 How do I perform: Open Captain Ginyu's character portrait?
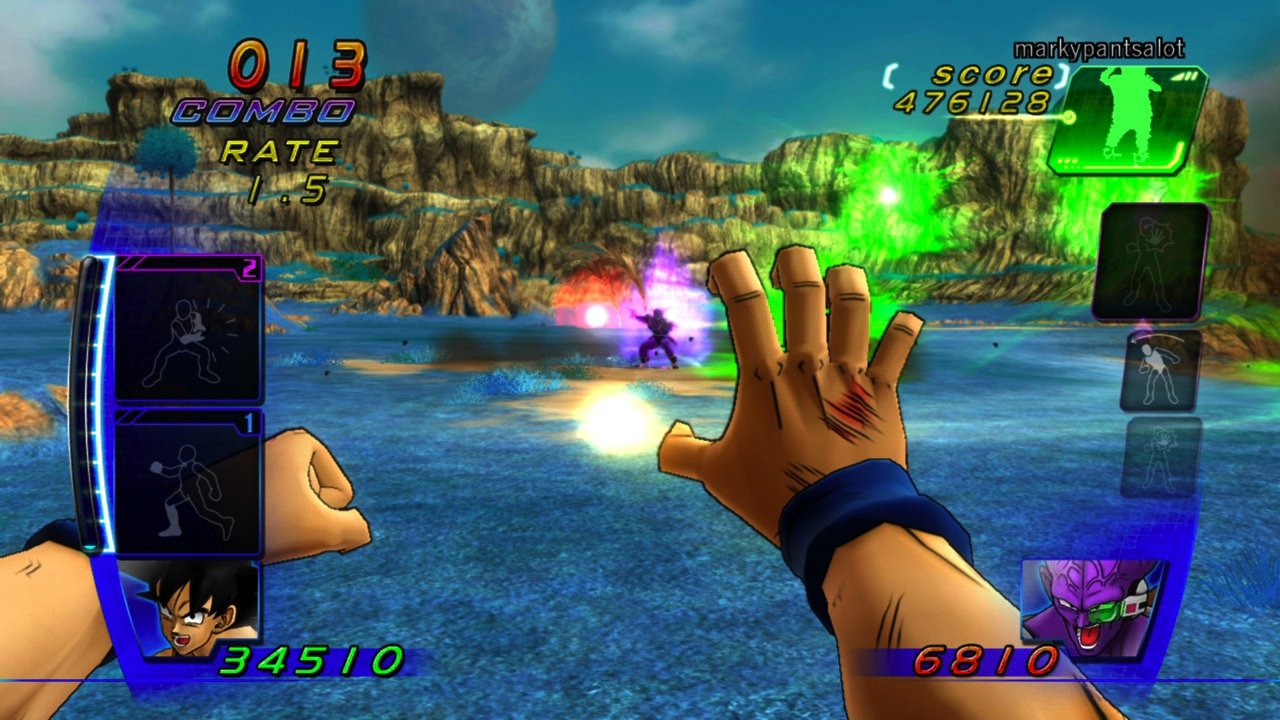coord(1092,605)
